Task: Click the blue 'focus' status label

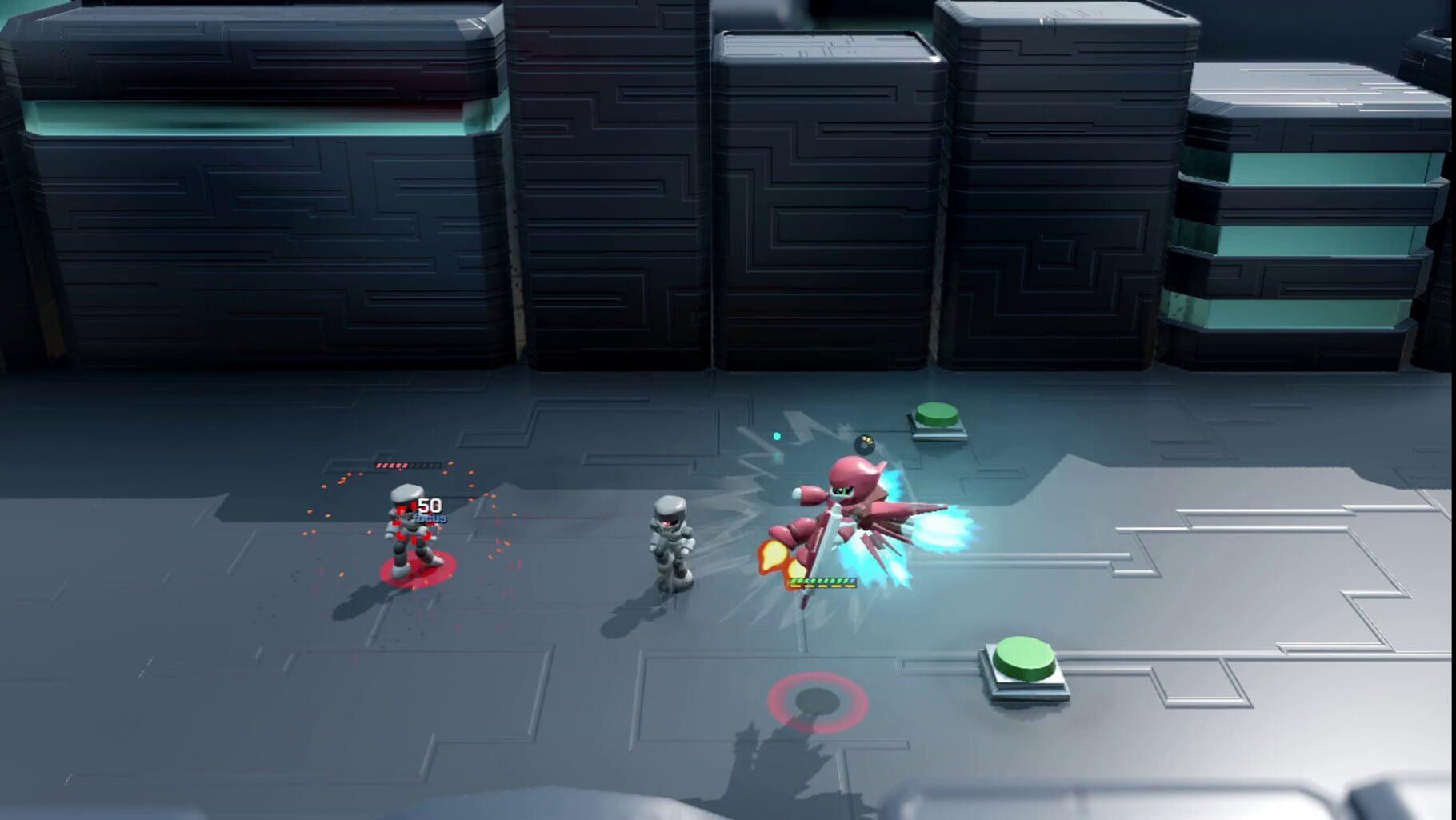Action: click(x=430, y=518)
